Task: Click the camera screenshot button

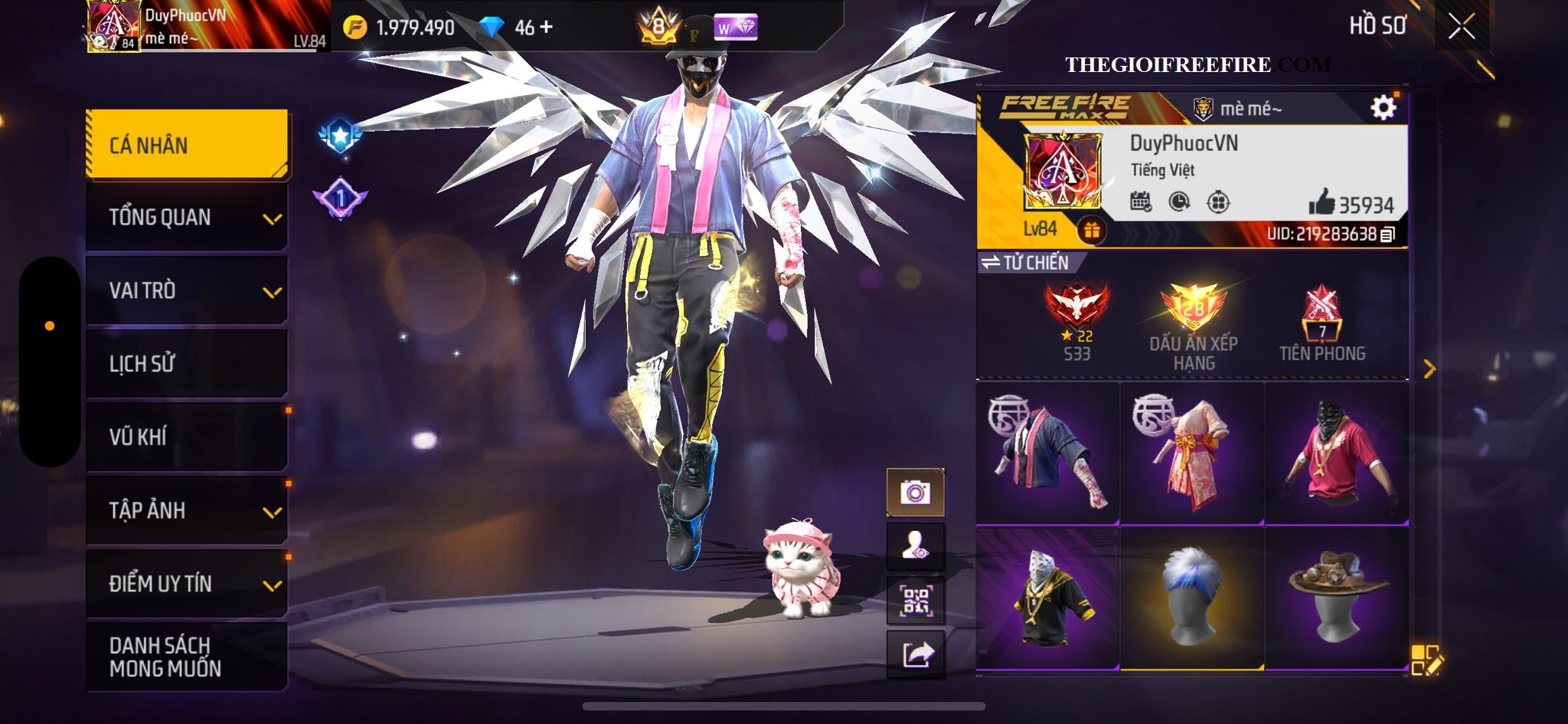Action: point(915,492)
